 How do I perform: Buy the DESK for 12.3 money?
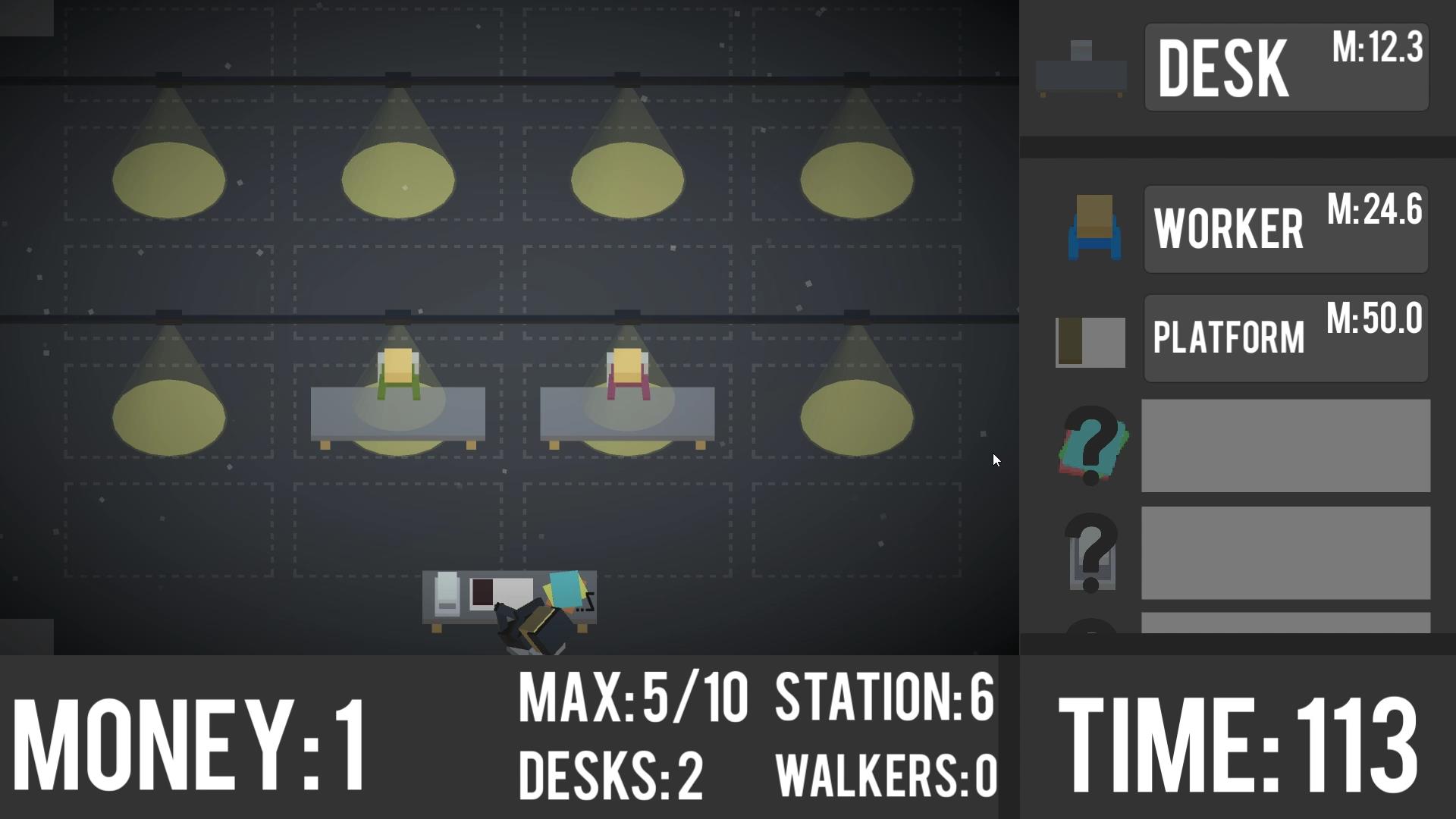(x=1285, y=67)
